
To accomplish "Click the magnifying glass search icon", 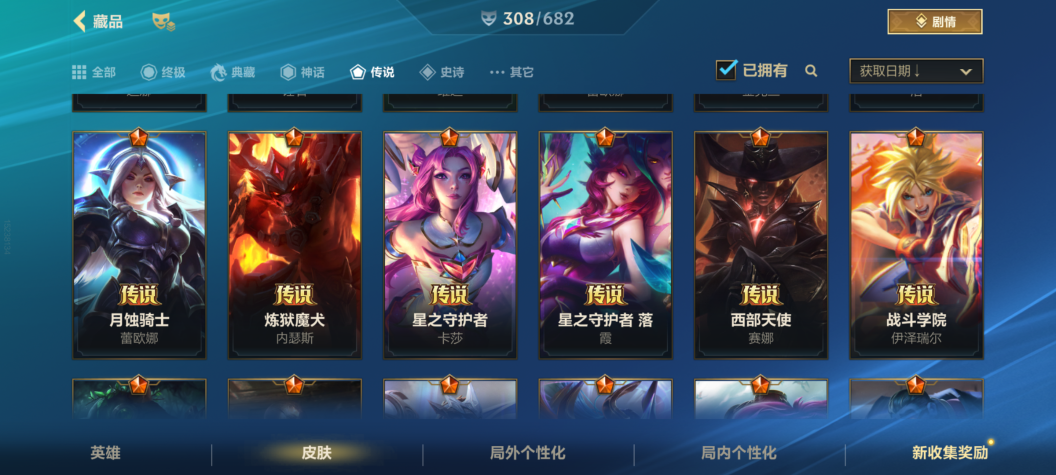I will tap(811, 71).
